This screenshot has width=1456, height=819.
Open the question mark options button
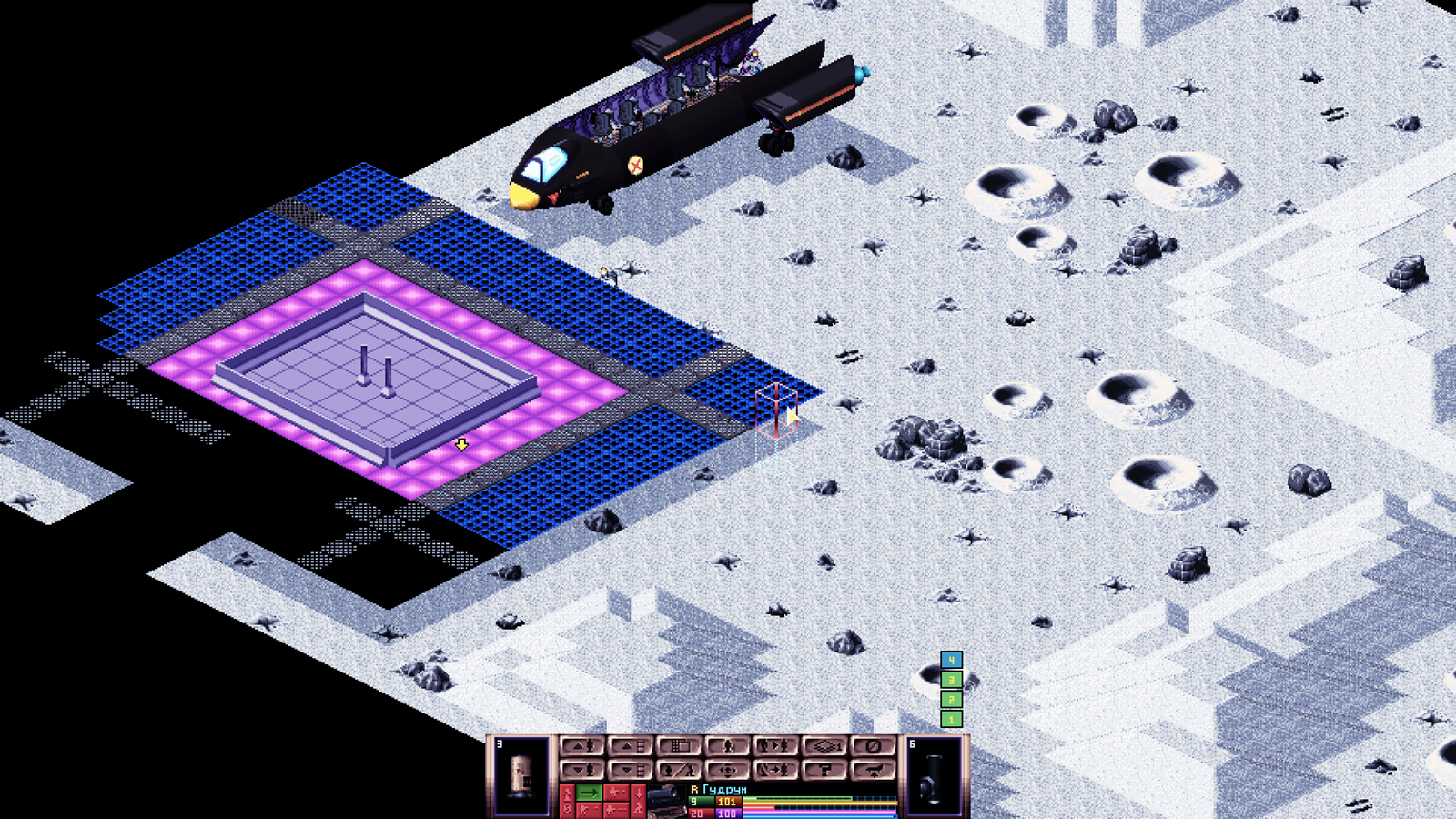pos(824,770)
